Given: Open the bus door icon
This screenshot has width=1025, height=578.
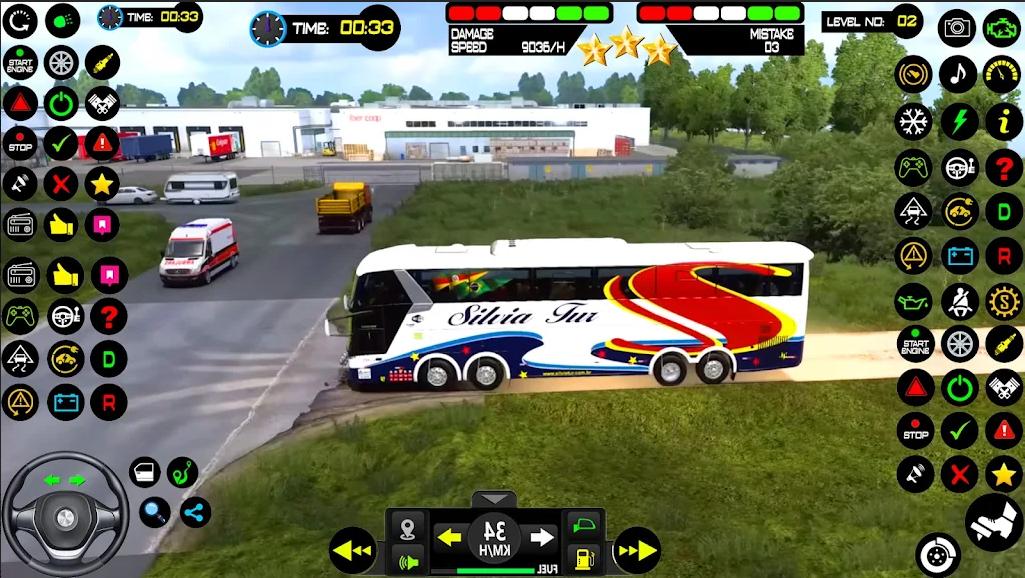Looking at the screenshot, I should [x=145, y=472].
